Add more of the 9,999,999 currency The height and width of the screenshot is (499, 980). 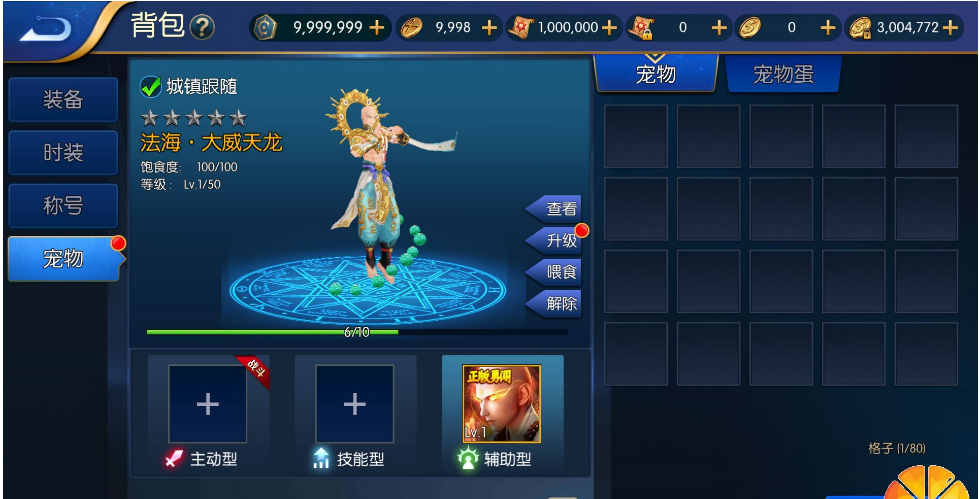pyautogui.click(x=377, y=28)
